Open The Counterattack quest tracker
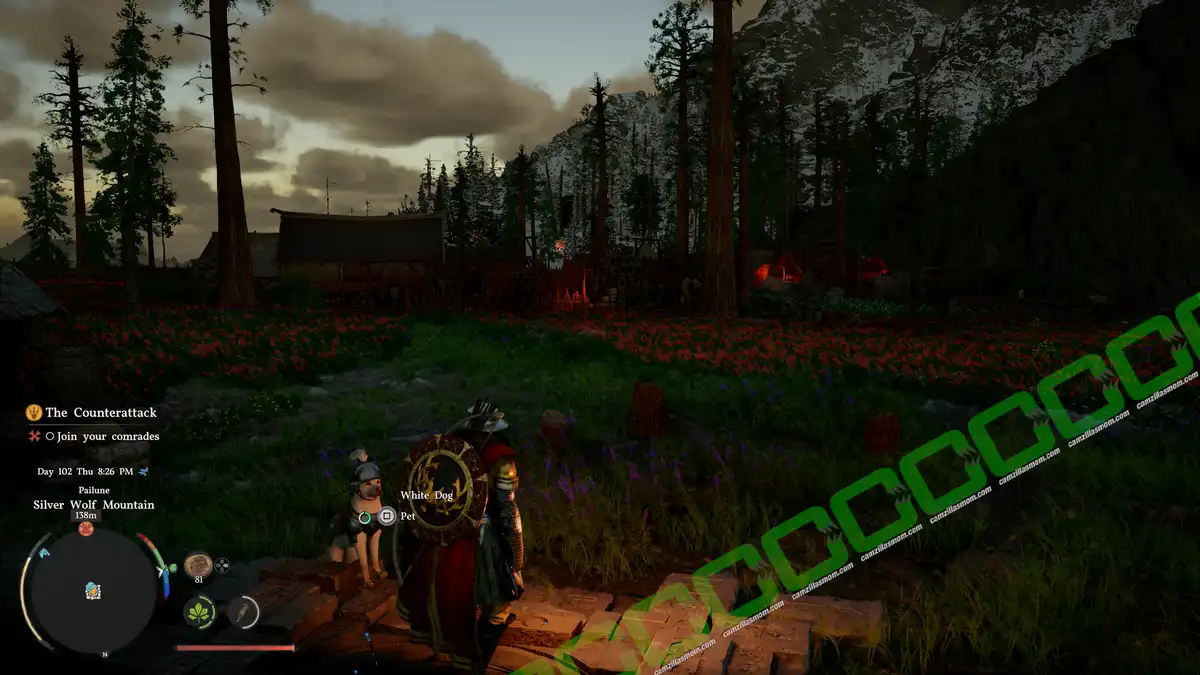Screen dimensions: 1200x675 pos(100,412)
